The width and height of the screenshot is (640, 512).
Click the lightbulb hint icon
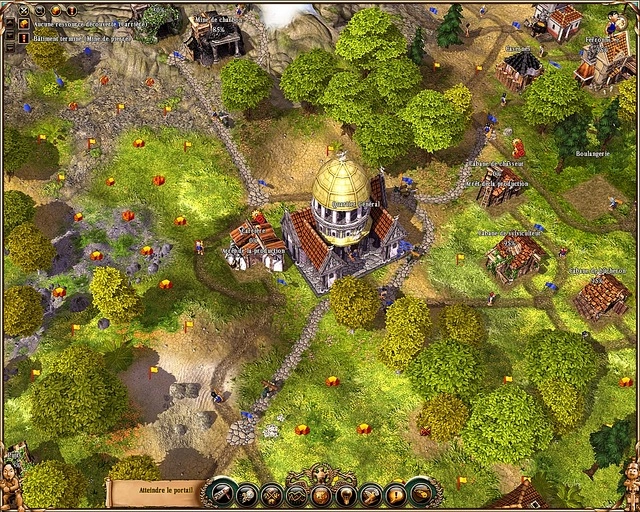[346, 494]
